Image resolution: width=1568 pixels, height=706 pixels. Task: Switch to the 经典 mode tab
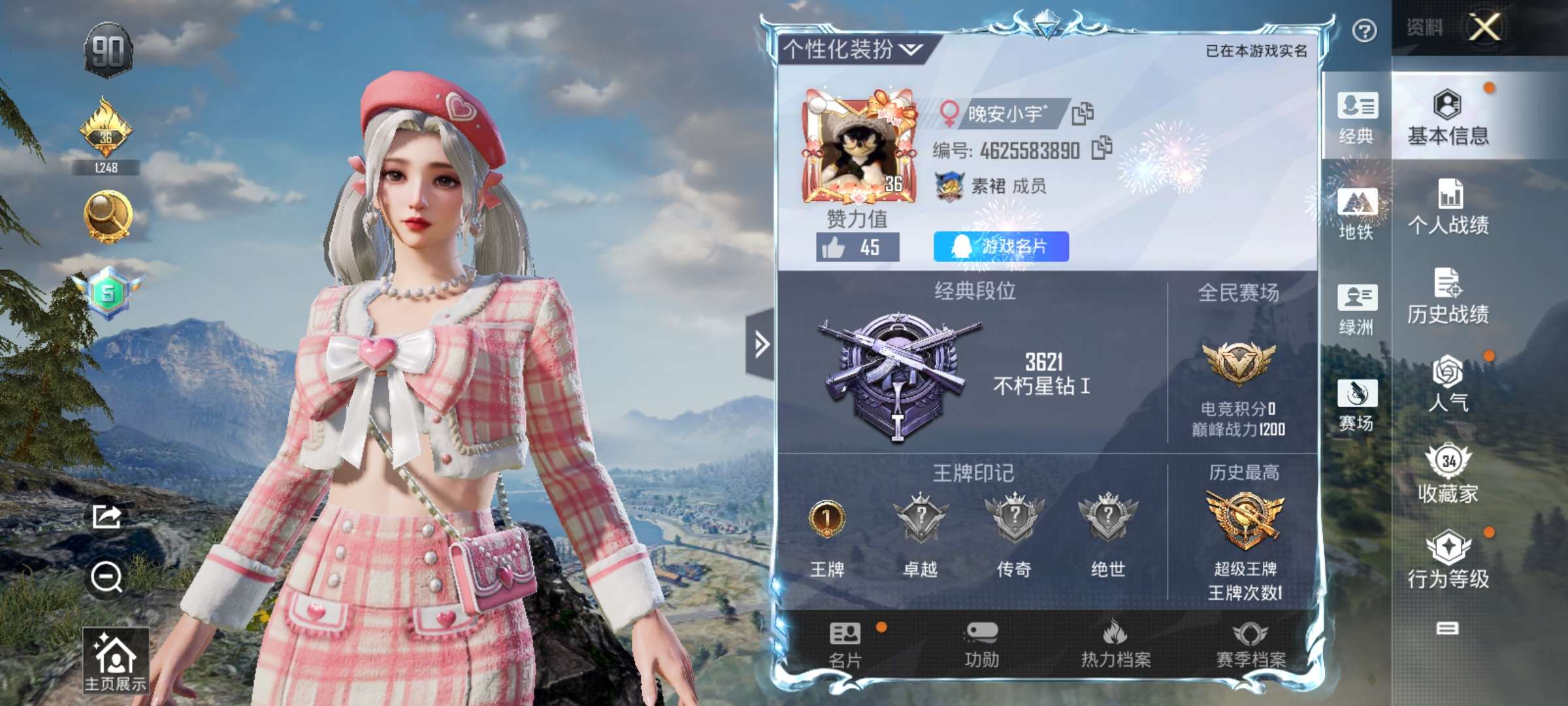(x=1357, y=118)
